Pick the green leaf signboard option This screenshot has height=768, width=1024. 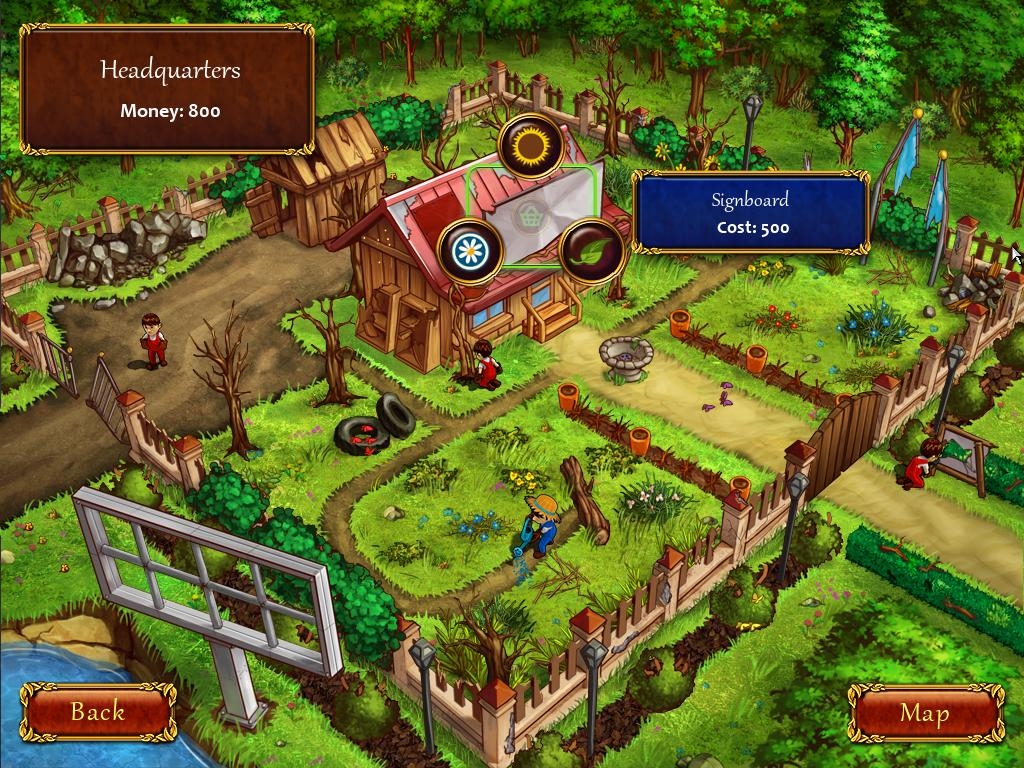(x=591, y=251)
